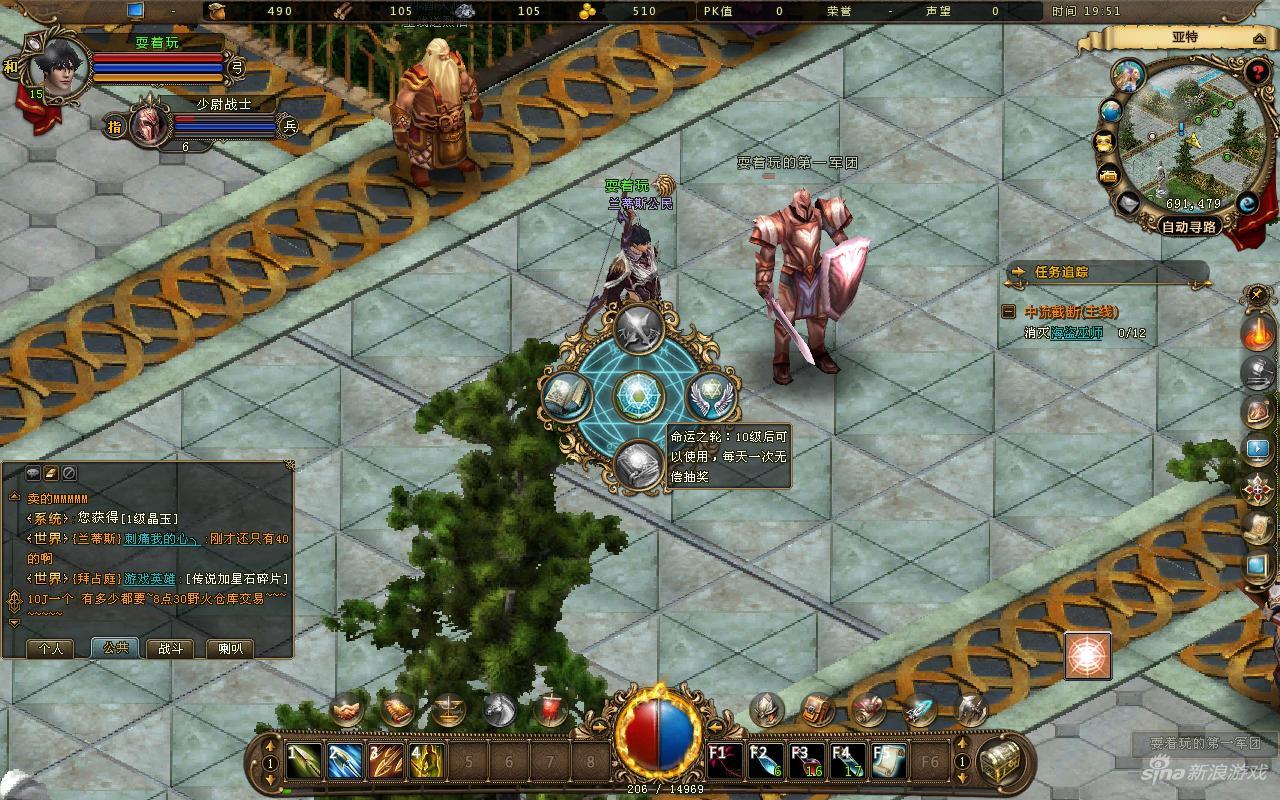Switch to the 个人 chat tab
The width and height of the screenshot is (1280, 800).
pos(51,648)
